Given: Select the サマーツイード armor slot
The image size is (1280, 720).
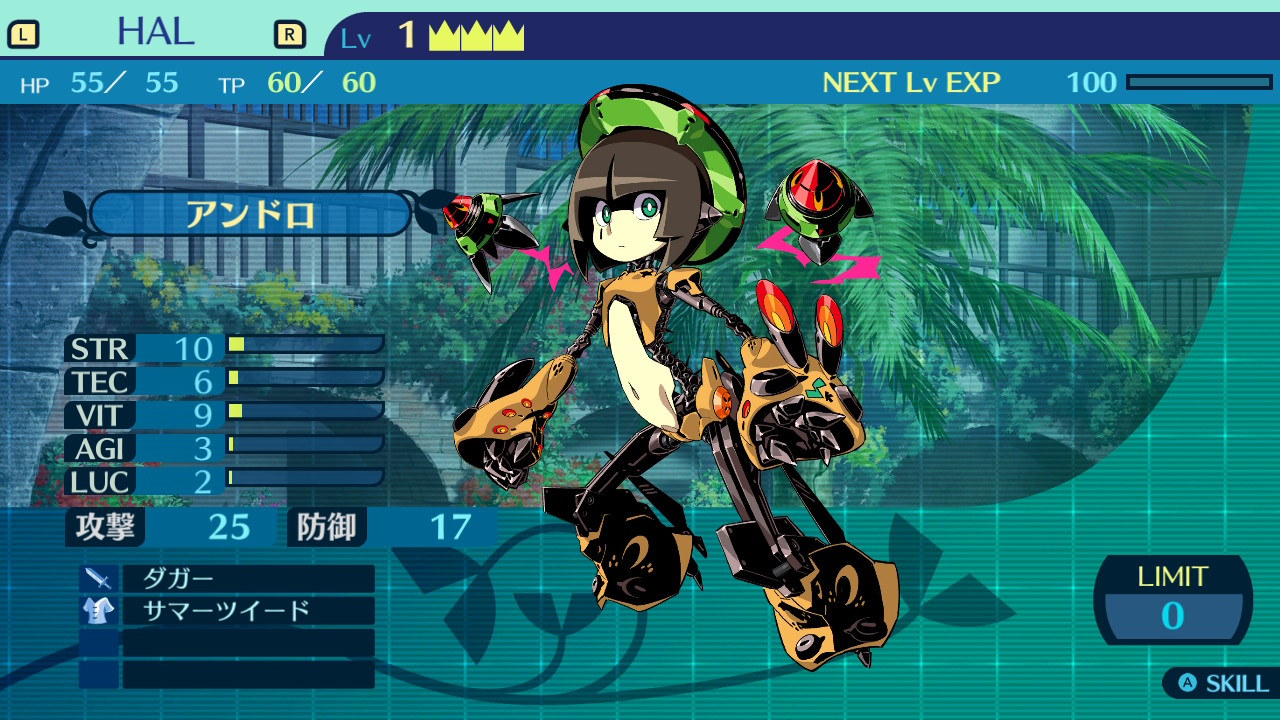Looking at the screenshot, I should pos(247,611).
